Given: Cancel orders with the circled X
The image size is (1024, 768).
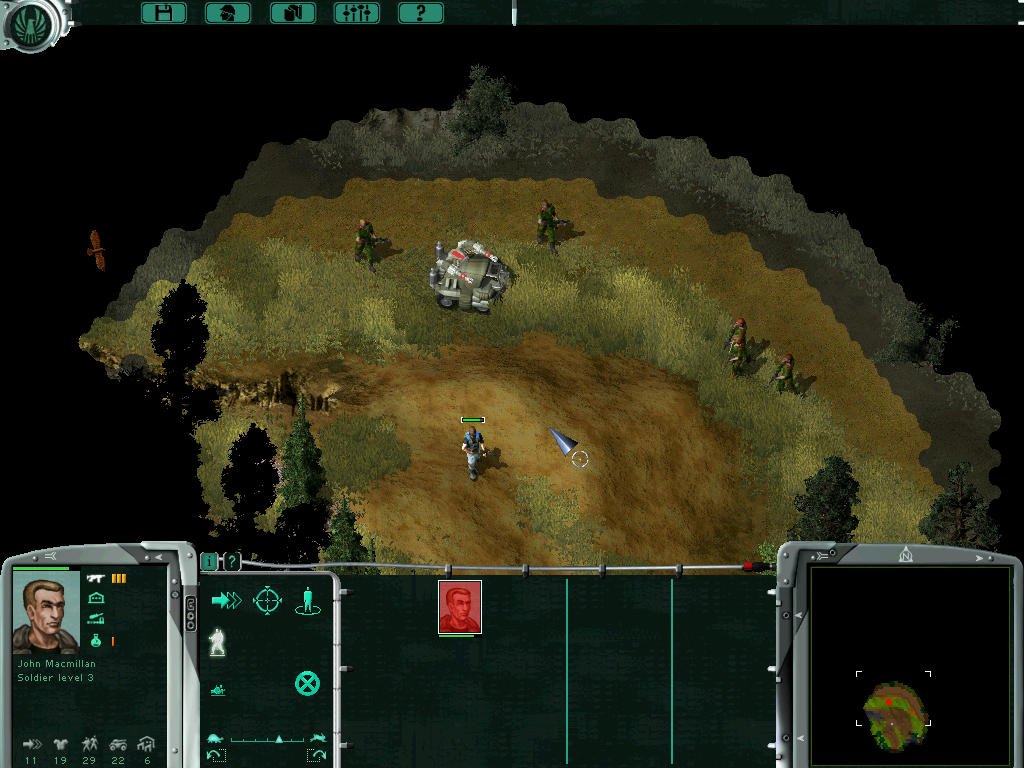Looking at the screenshot, I should pos(307,684).
